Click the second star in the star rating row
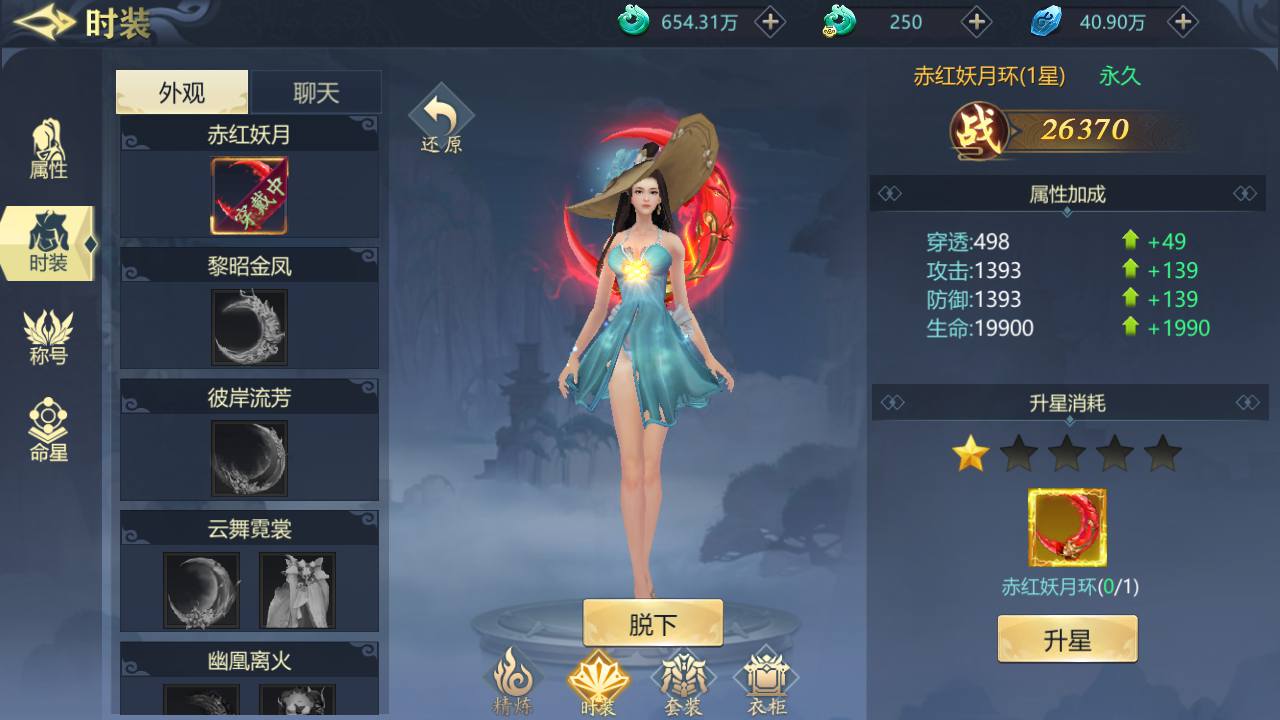This screenshot has height=720, width=1280. (1018, 452)
